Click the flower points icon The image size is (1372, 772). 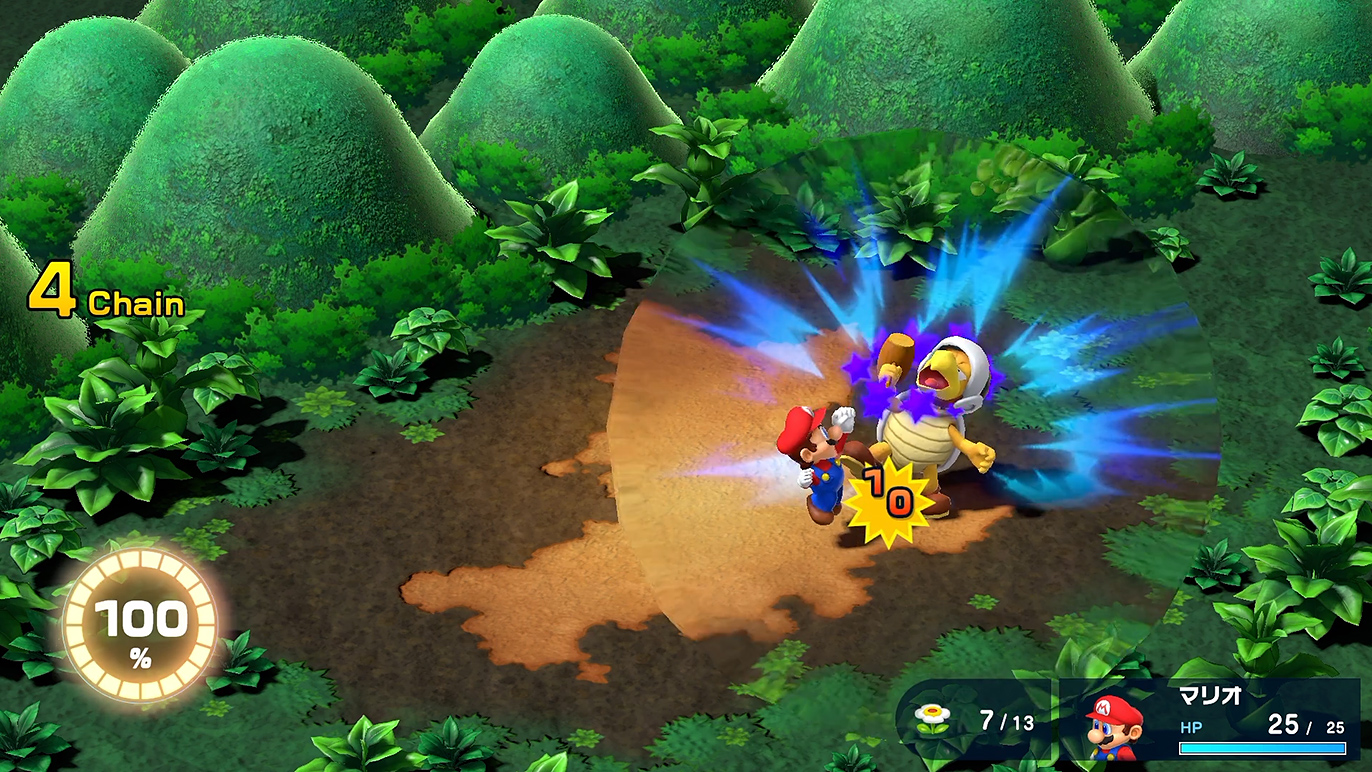point(932,720)
